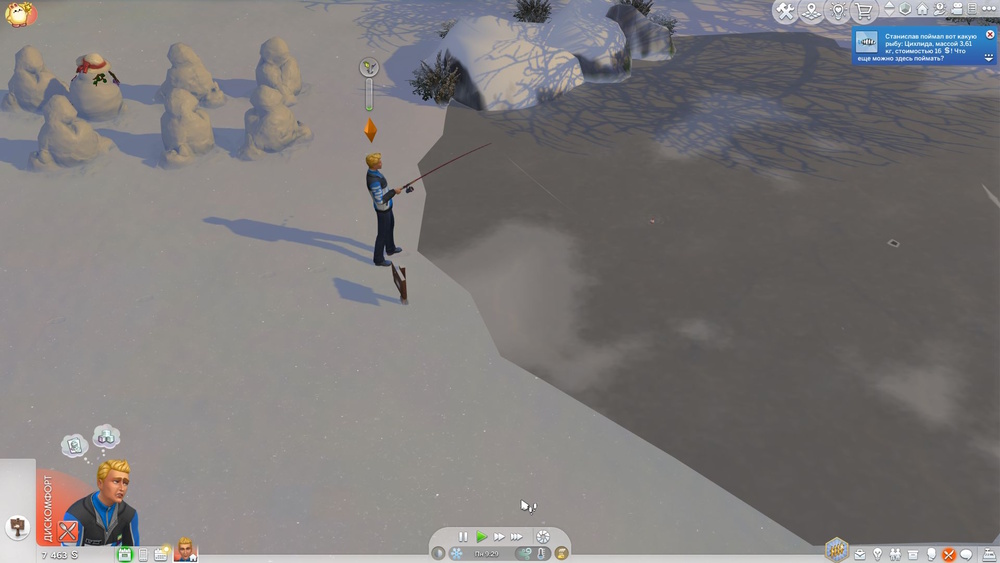This screenshot has width=1000, height=563.
Task: Open the needs panel with the orange alert
Action: (x=948, y=554)
